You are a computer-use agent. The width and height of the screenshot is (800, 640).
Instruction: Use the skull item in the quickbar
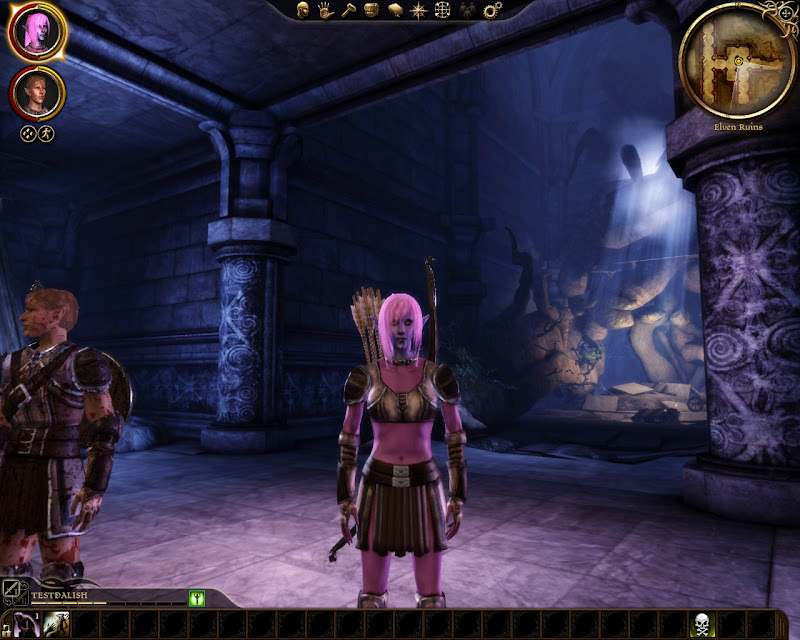(704, 626)
